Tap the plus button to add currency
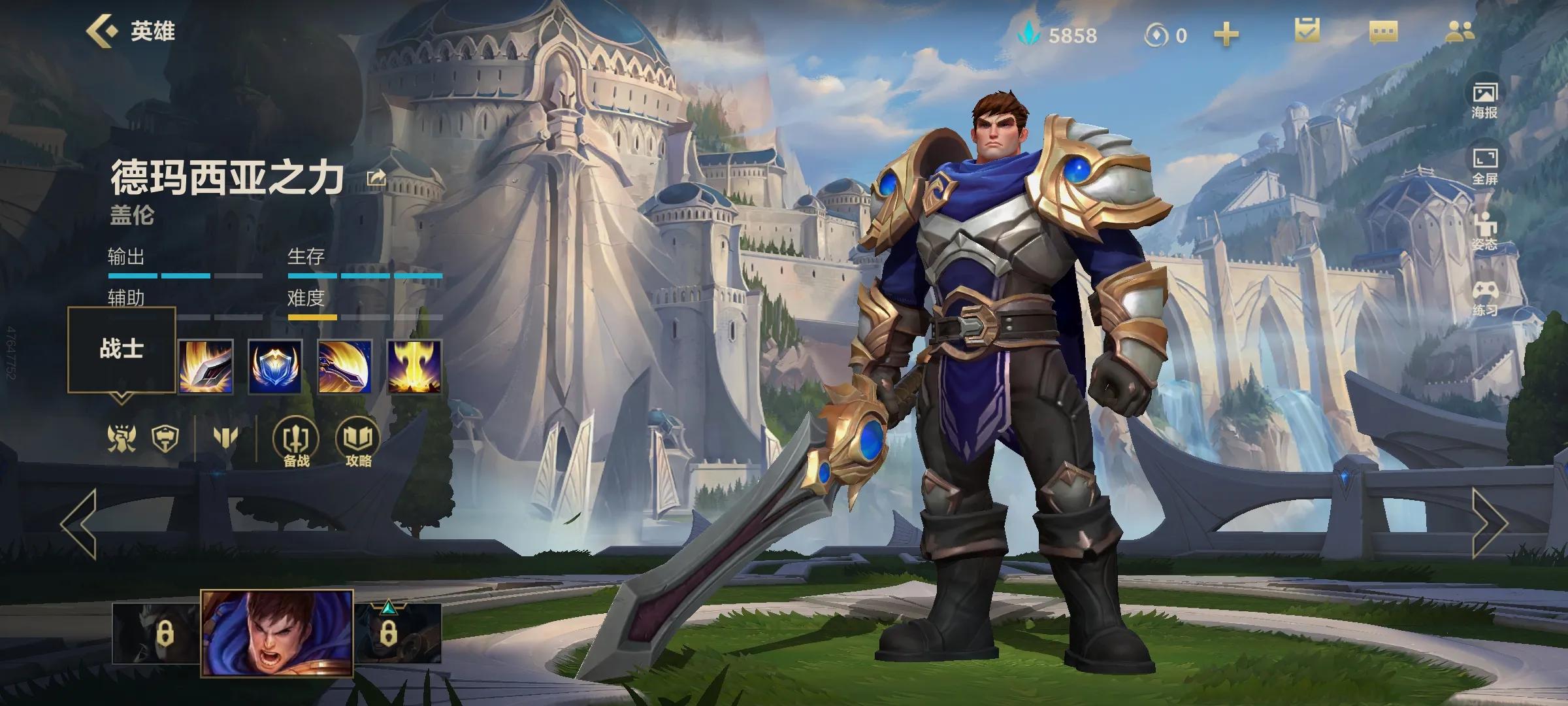The height and width of the screenshot is (706, 1568). (x=1226, y=34)
